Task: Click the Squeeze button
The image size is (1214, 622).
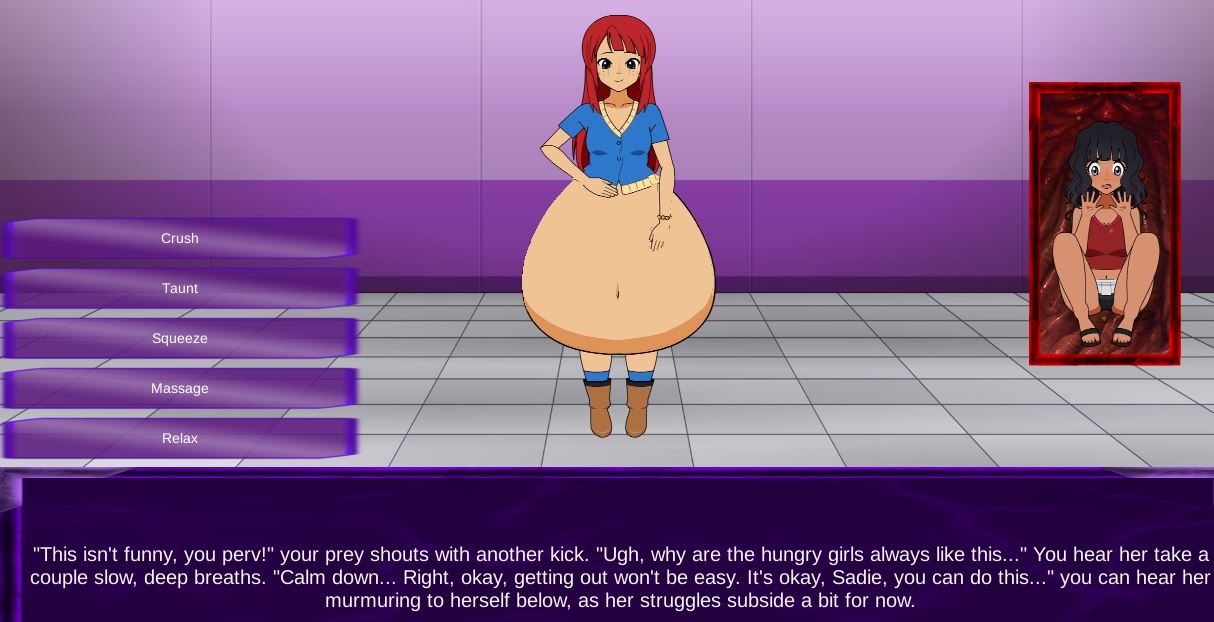Action: point(180,338)
